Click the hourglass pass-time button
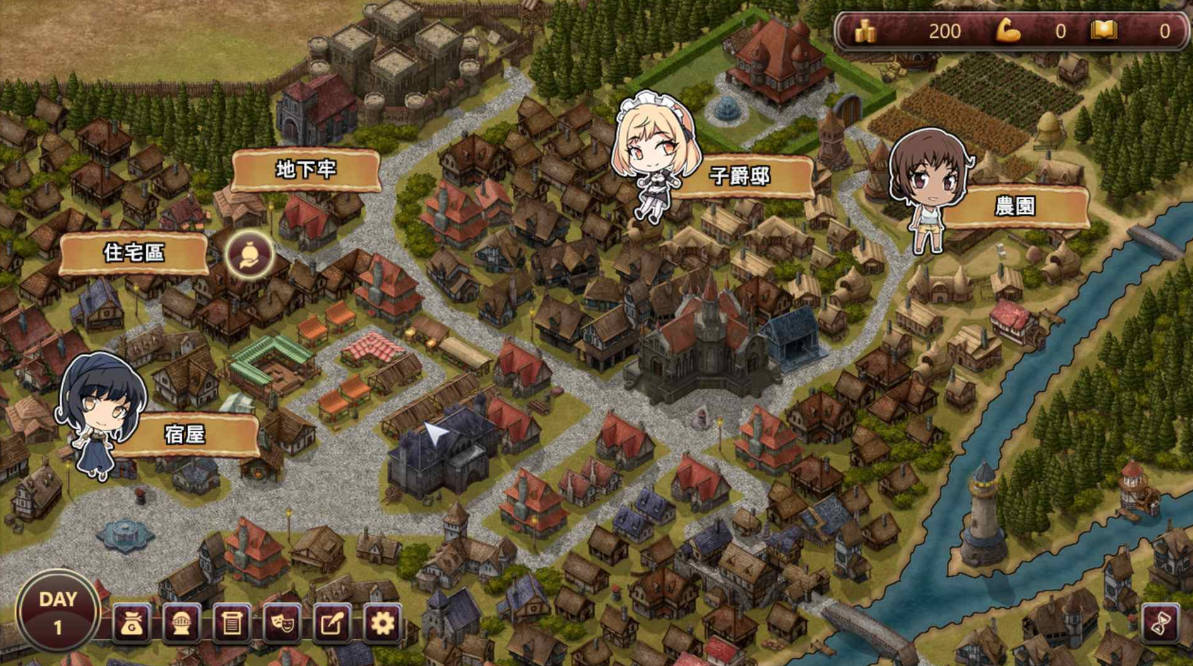This screenshot has width=1193, height=666. click(x=1160, y=623)
